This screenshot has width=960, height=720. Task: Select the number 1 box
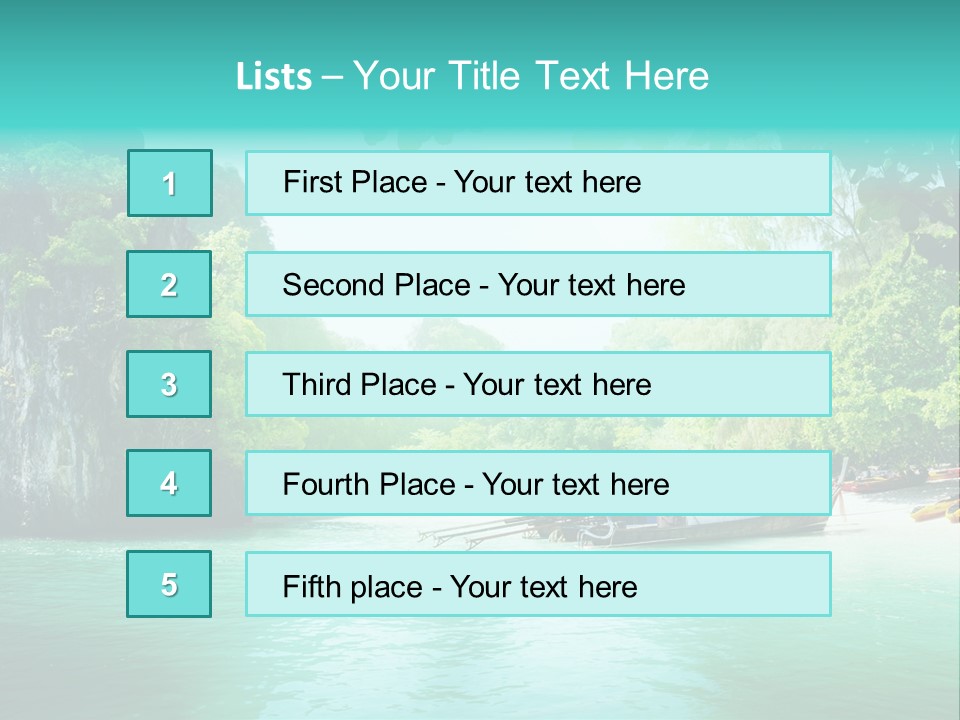pos(170,183)
